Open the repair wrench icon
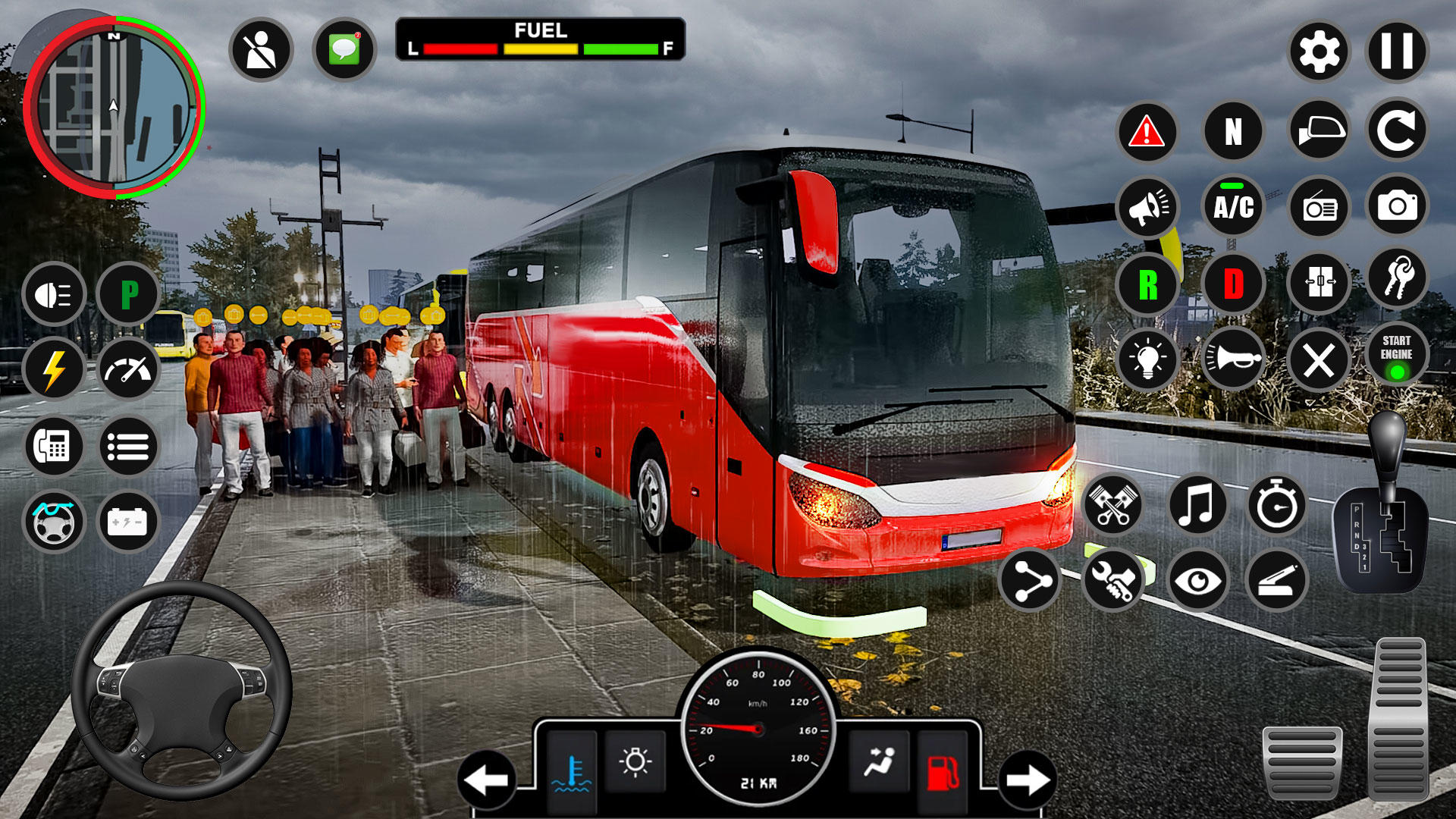The width and height of the screenshot is (1456, 819). [1115, 579]
